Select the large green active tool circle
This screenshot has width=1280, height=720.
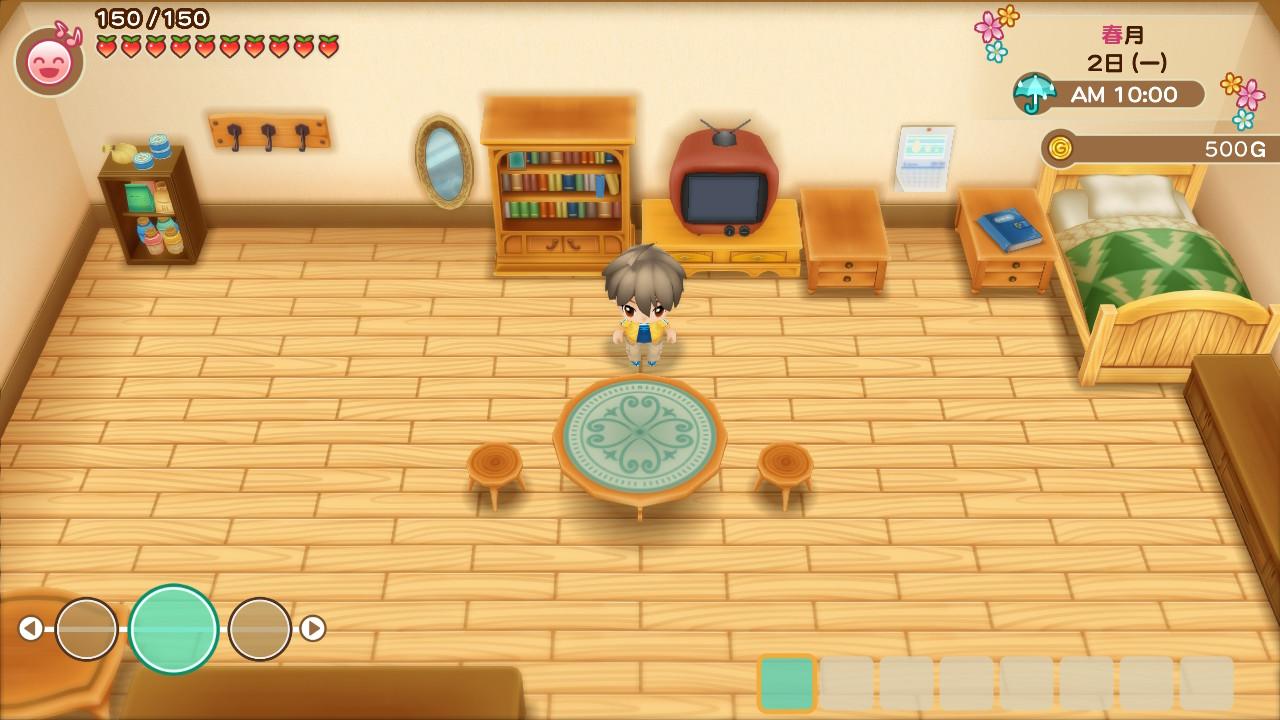(x=173, y=629)
